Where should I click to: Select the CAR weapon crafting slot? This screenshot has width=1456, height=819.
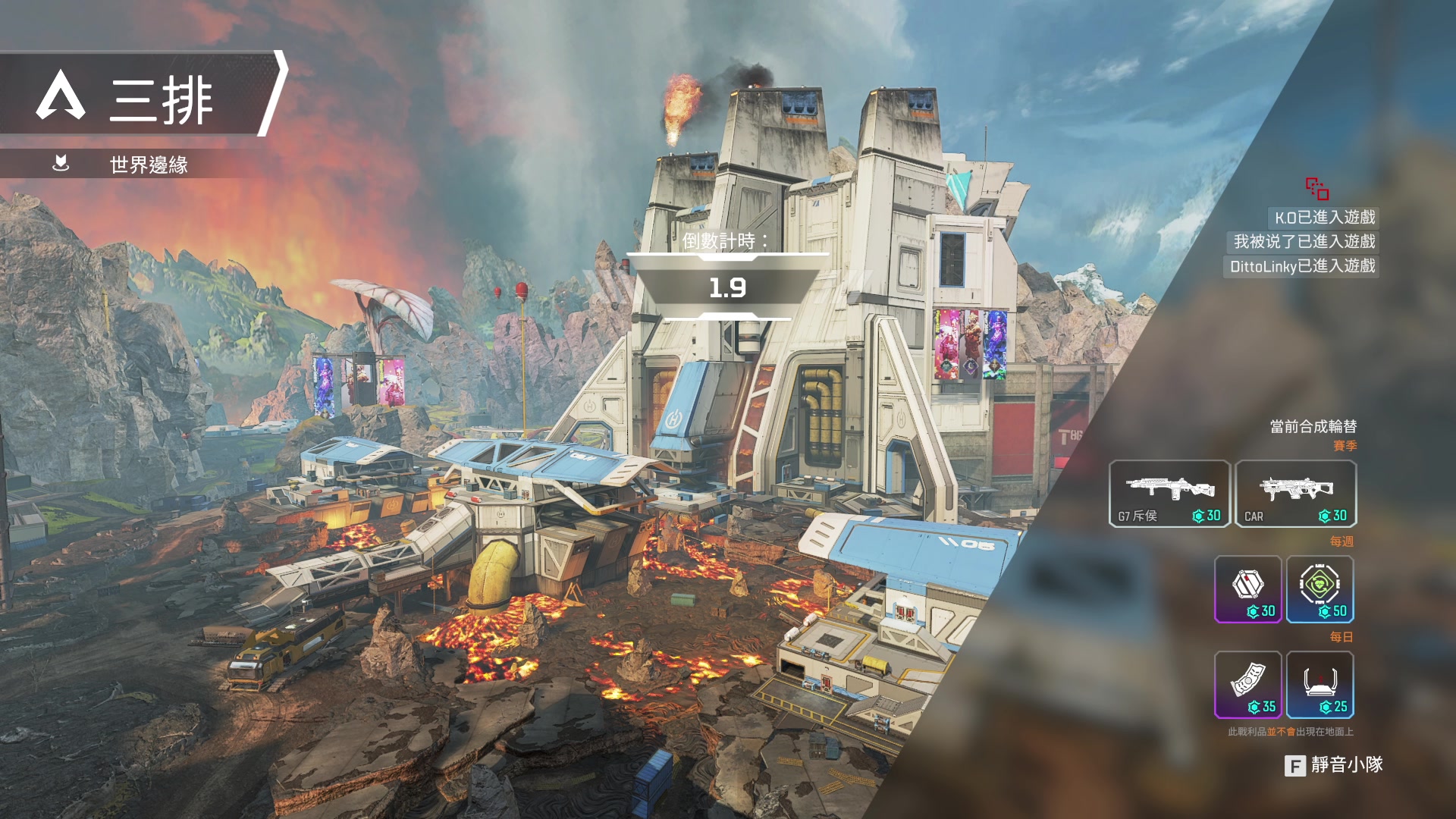(1295, 494)
